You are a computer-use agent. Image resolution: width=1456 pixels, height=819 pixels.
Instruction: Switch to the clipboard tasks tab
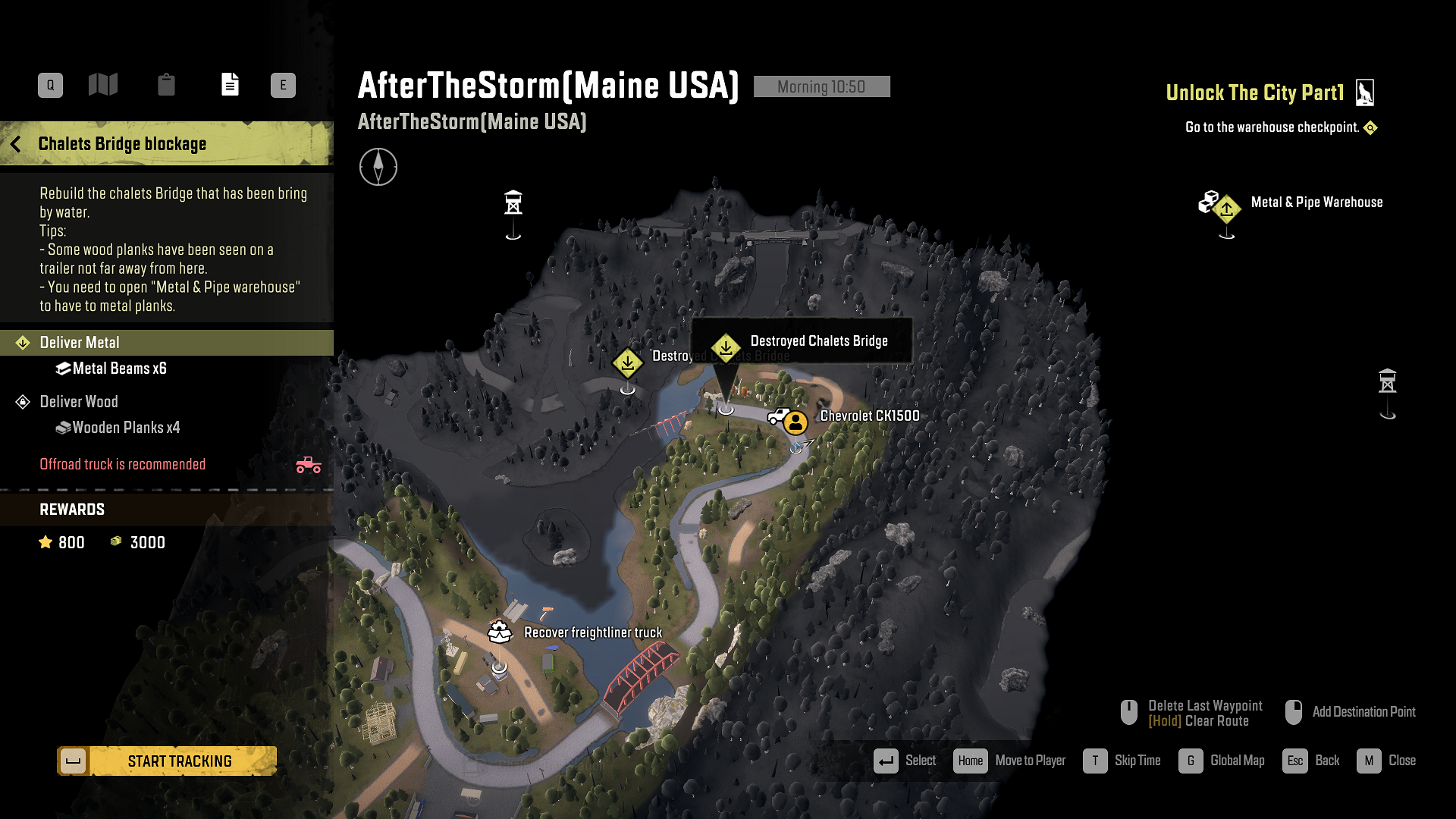(x=166, y=84)
